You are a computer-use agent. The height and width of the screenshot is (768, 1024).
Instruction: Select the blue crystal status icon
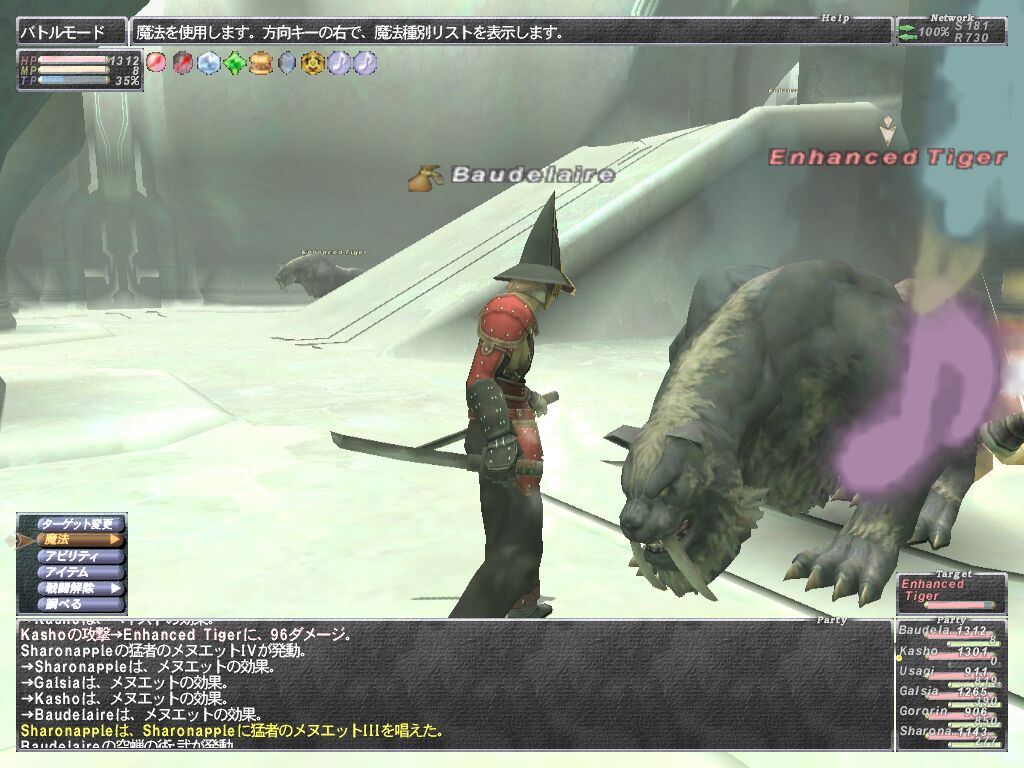click(208, 63)
